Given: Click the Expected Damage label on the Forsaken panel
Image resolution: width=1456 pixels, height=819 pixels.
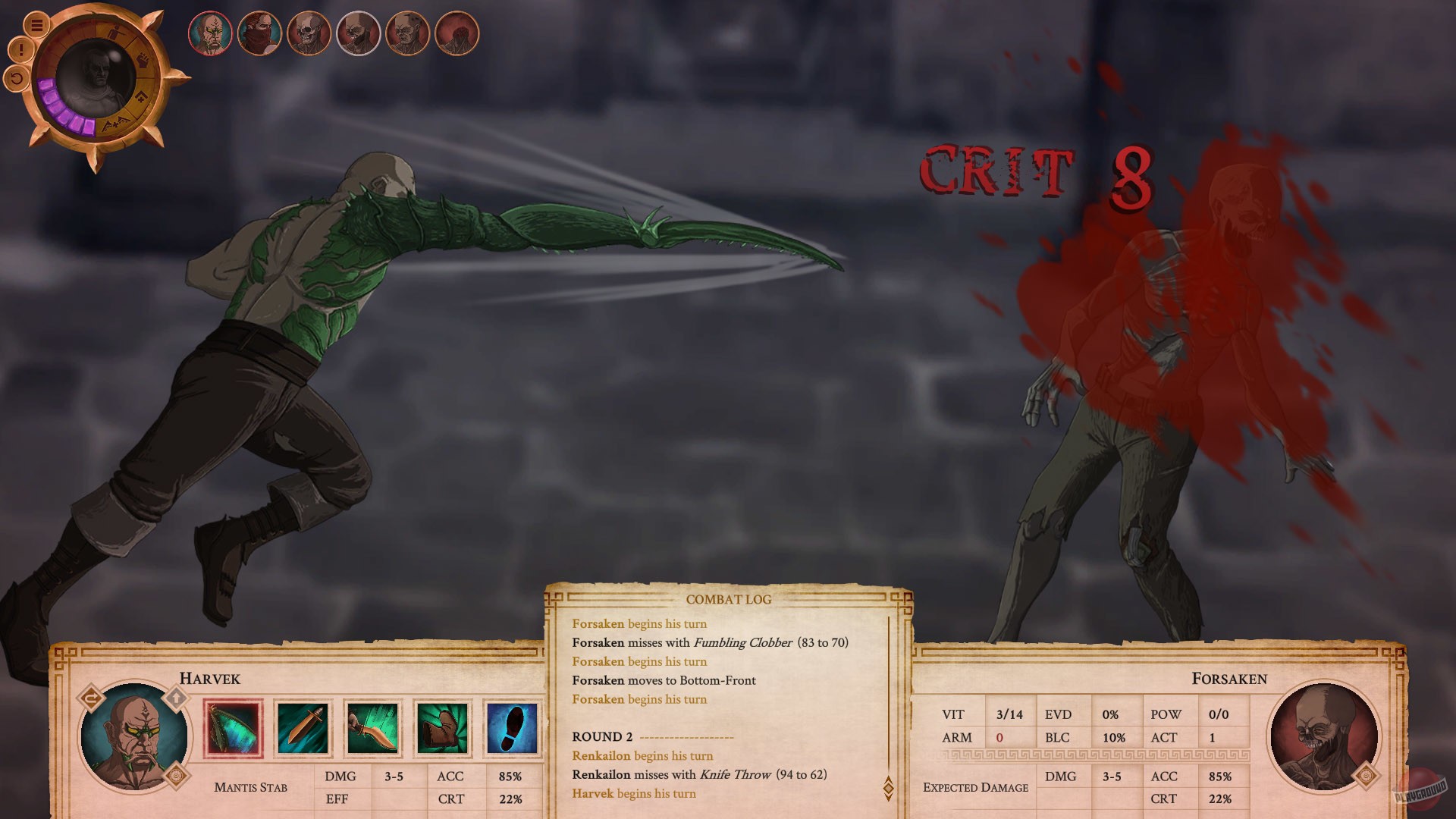Looking at the screenshot, I should click(x=974, y=787).
